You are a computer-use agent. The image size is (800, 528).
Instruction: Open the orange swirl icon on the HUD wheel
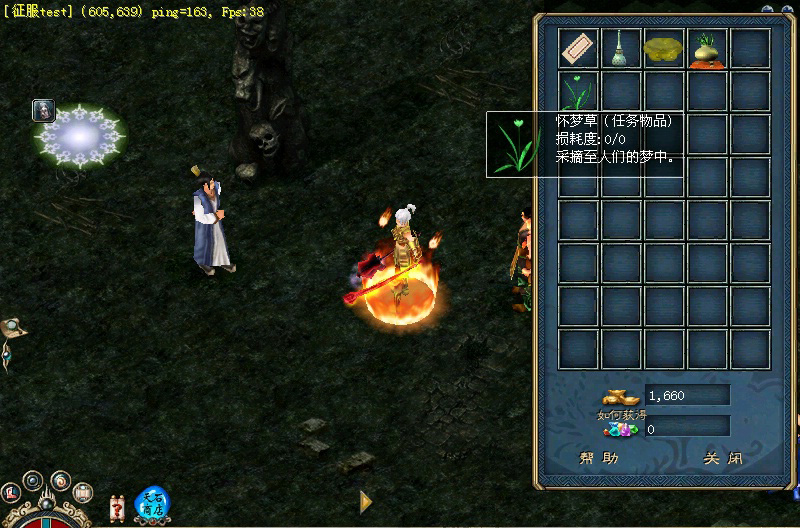[59, 480]
